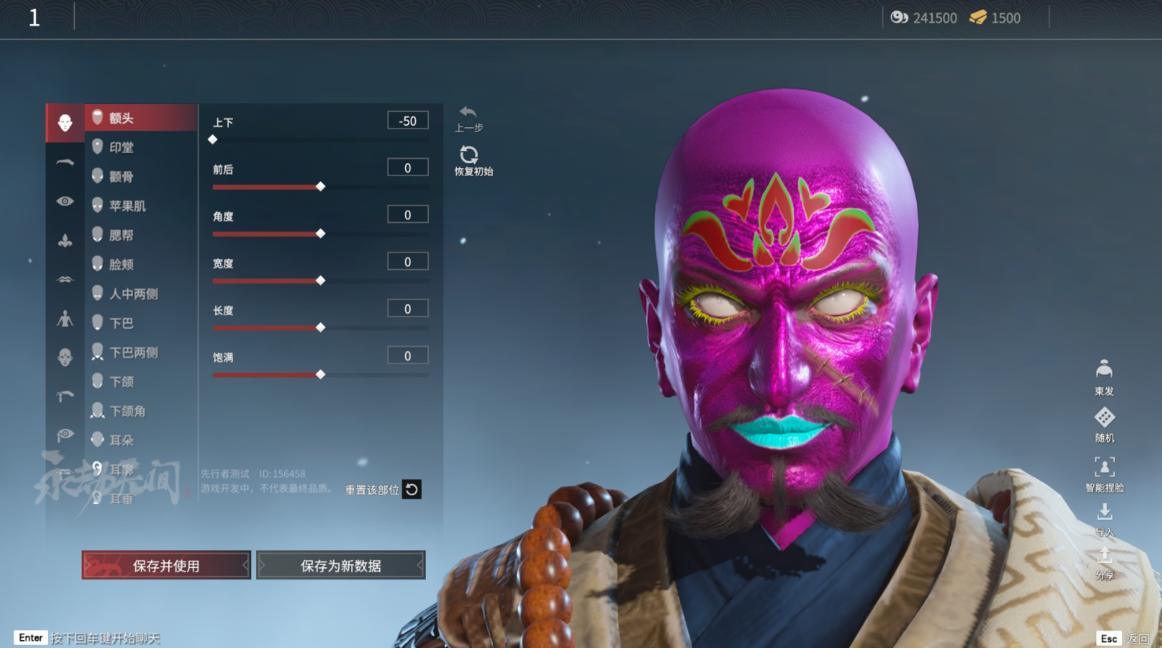Select 耳朵 in the part list
1162x648 pixels.
pyautogui.click(x=121, y=440)
